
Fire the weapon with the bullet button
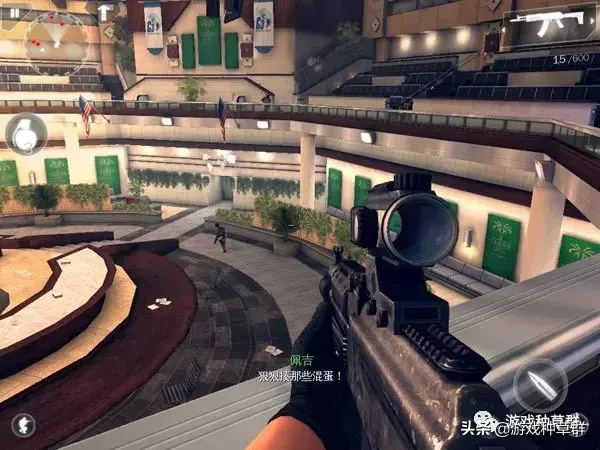point(540,383)
